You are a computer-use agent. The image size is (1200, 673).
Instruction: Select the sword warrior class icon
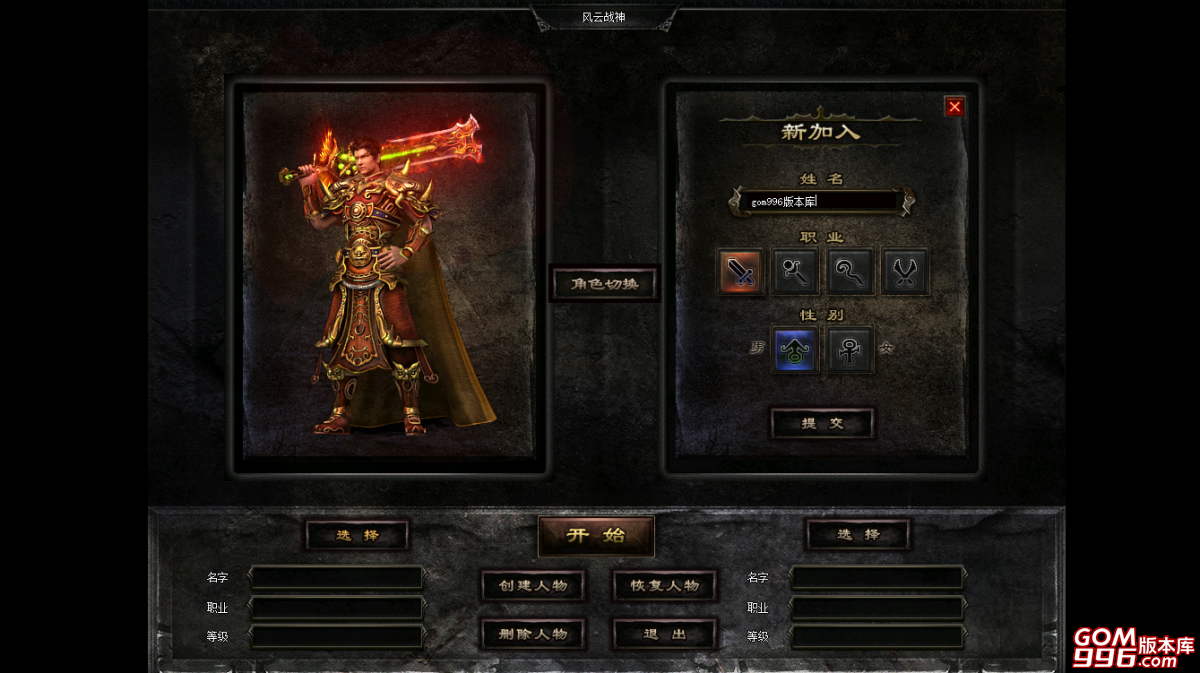tap(741, 272)
